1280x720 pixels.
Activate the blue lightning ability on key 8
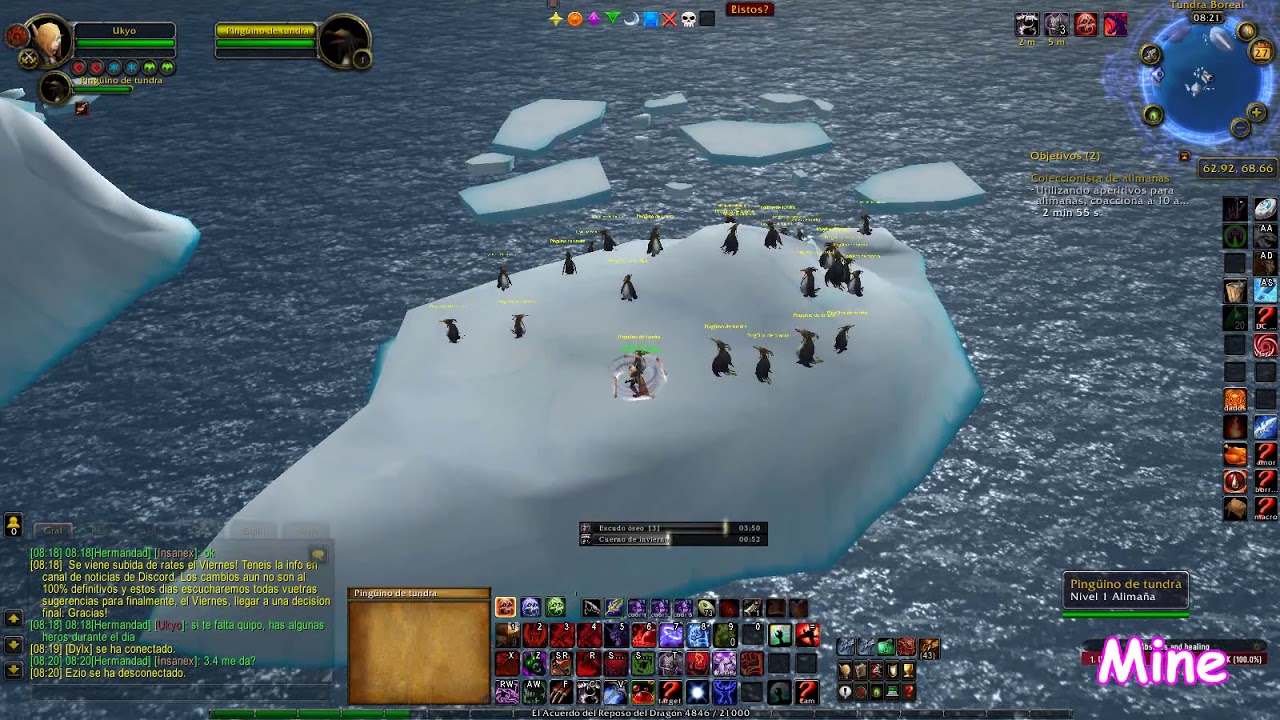698,635
